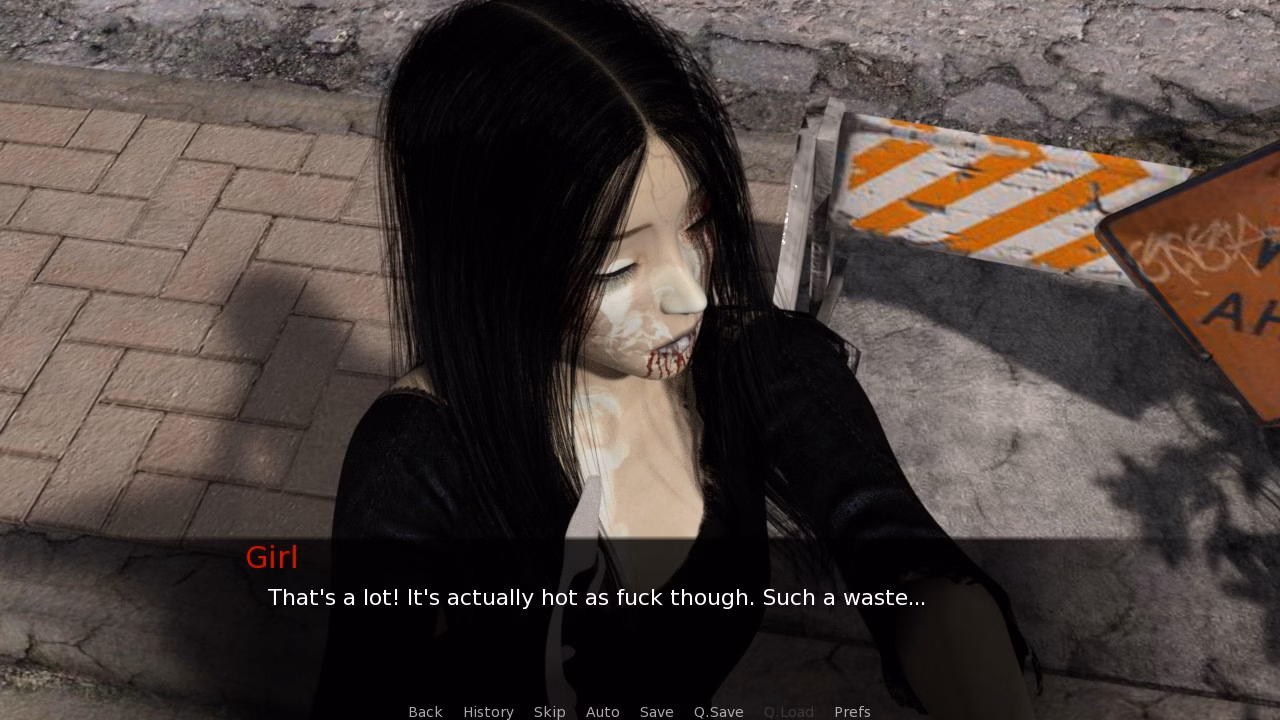Click the grayed-out Q.Load option
This screenshot has height=720, width=1280.
788,711
